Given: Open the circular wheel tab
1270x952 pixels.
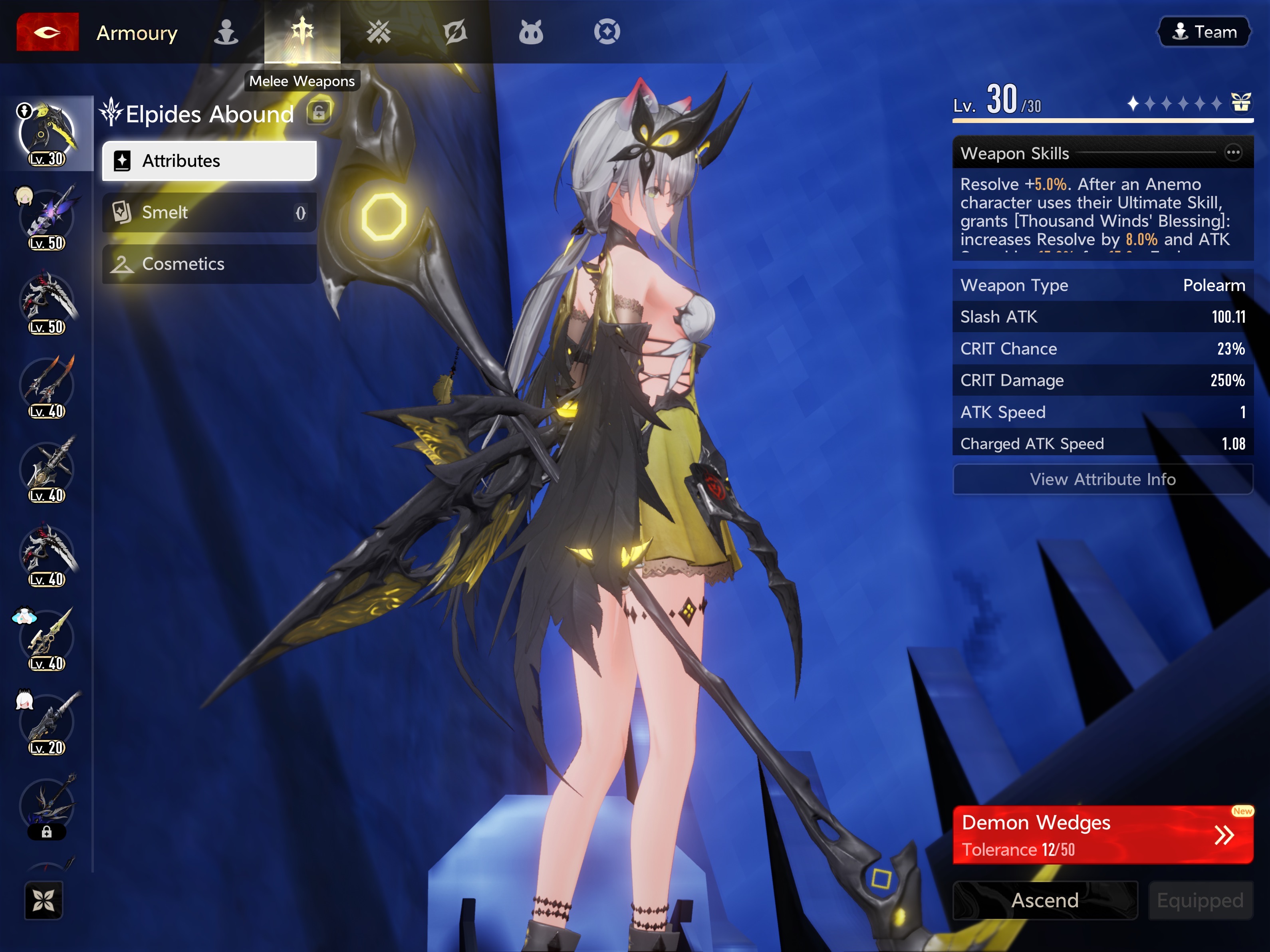Looking at the screenshot, I should 607,32.
